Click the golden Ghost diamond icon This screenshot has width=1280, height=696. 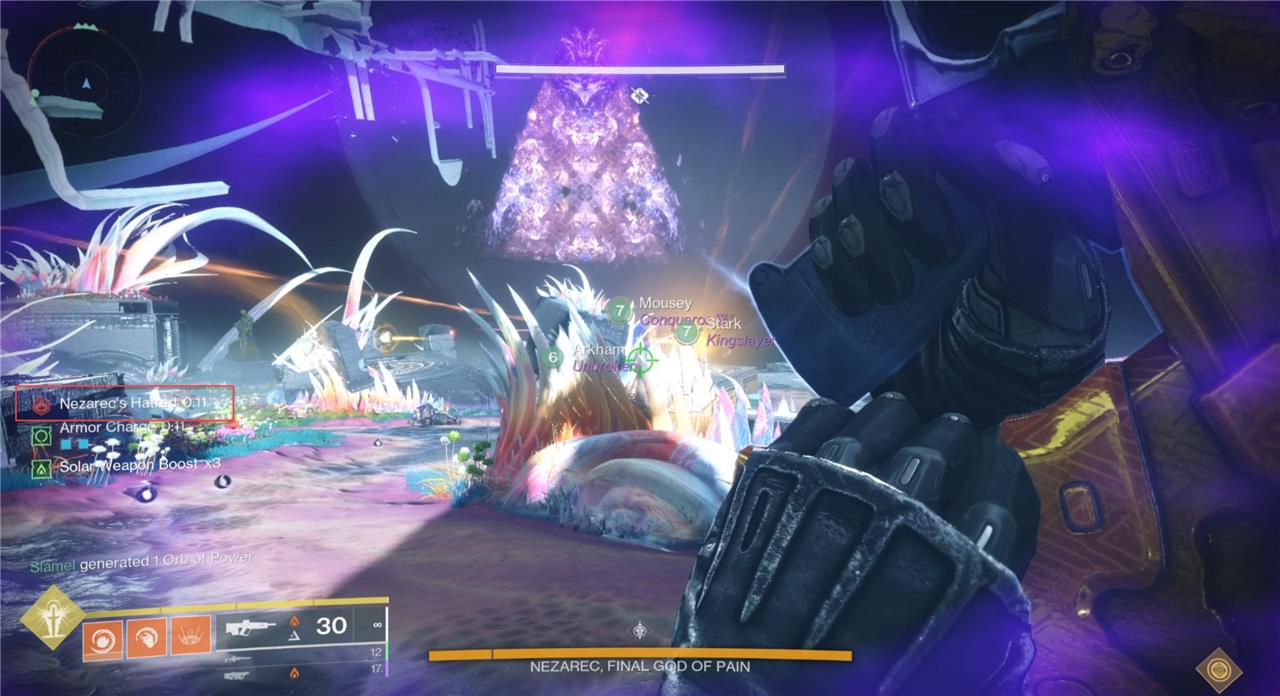coord(1219,669)
